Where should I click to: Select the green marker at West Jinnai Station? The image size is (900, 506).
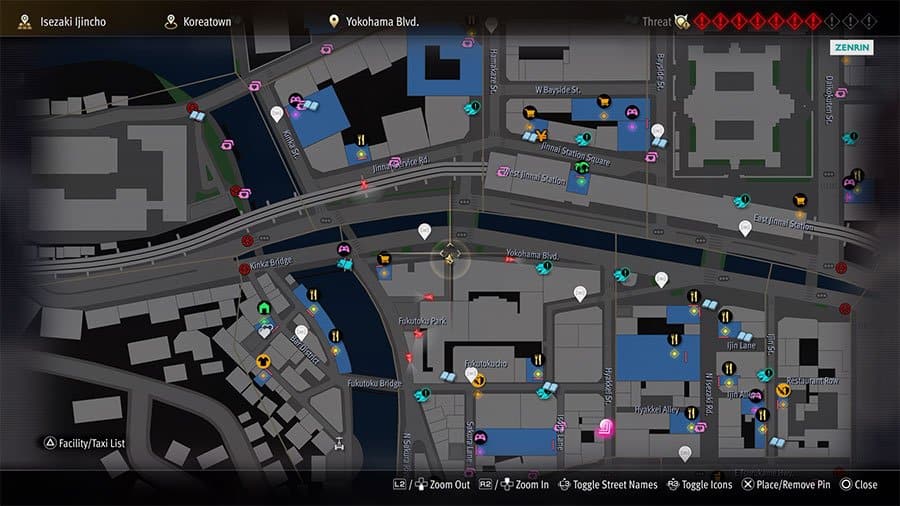tap(581, 168)
